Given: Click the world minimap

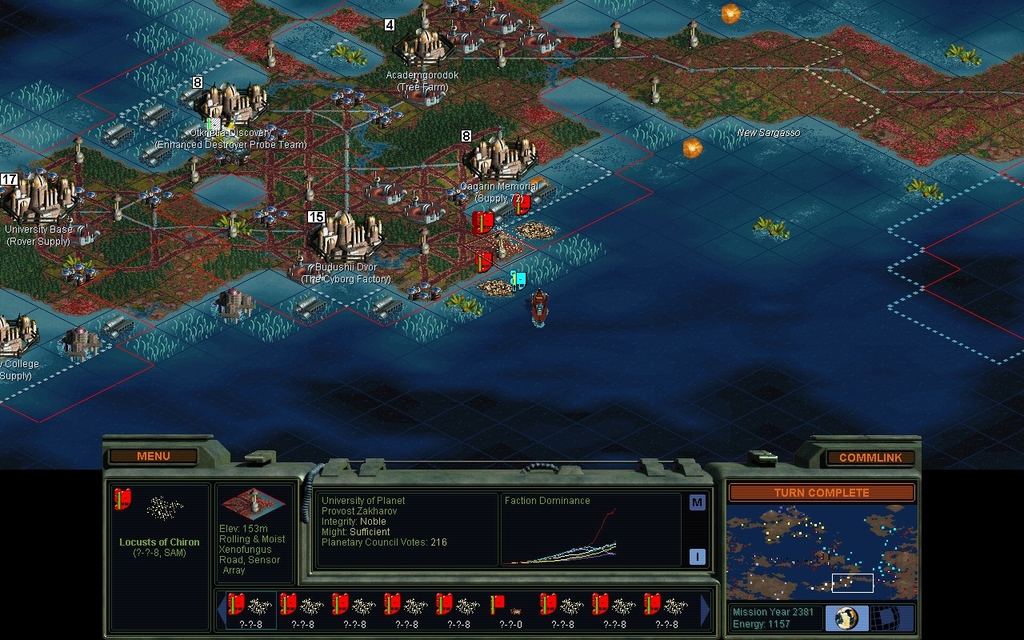Looking at the screenshot, I should tap(820, 552).
